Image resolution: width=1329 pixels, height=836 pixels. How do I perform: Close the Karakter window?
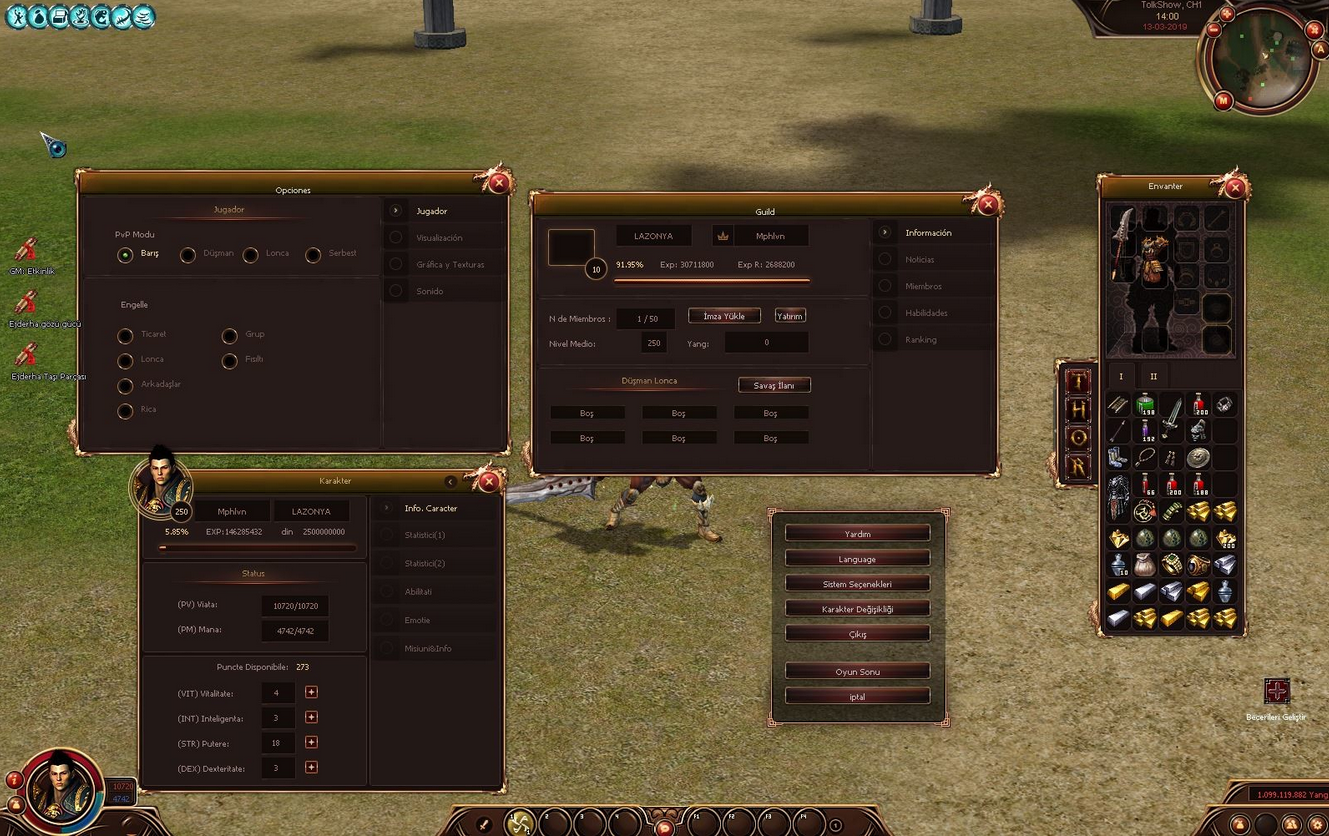click(x=488, y=482)
